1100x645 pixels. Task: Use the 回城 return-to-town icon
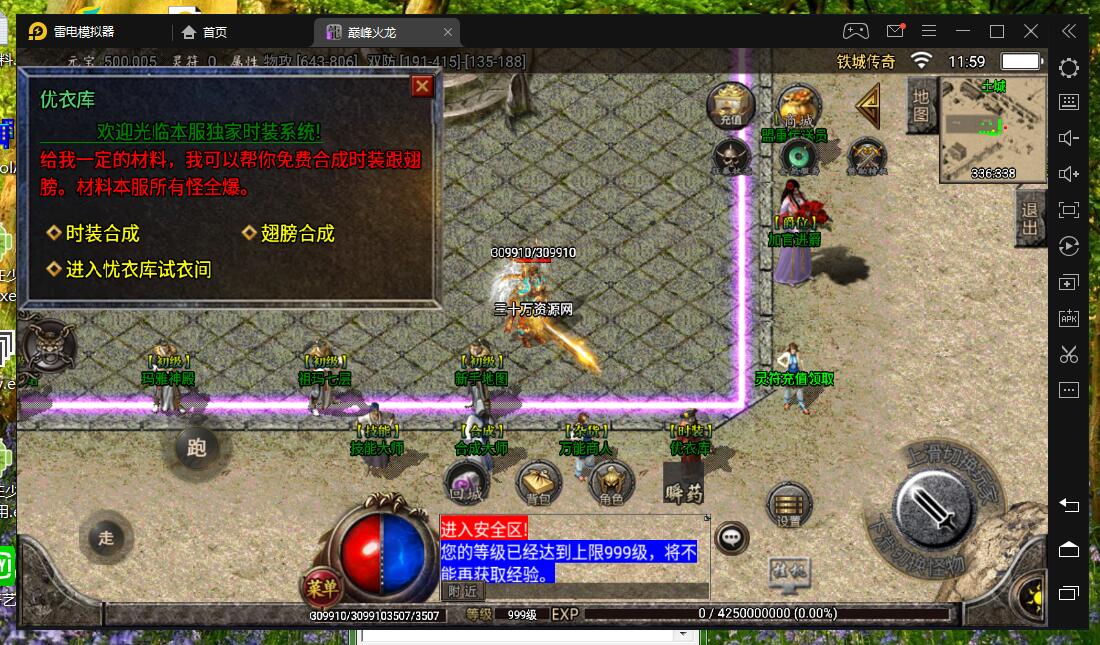coord(465,483)
